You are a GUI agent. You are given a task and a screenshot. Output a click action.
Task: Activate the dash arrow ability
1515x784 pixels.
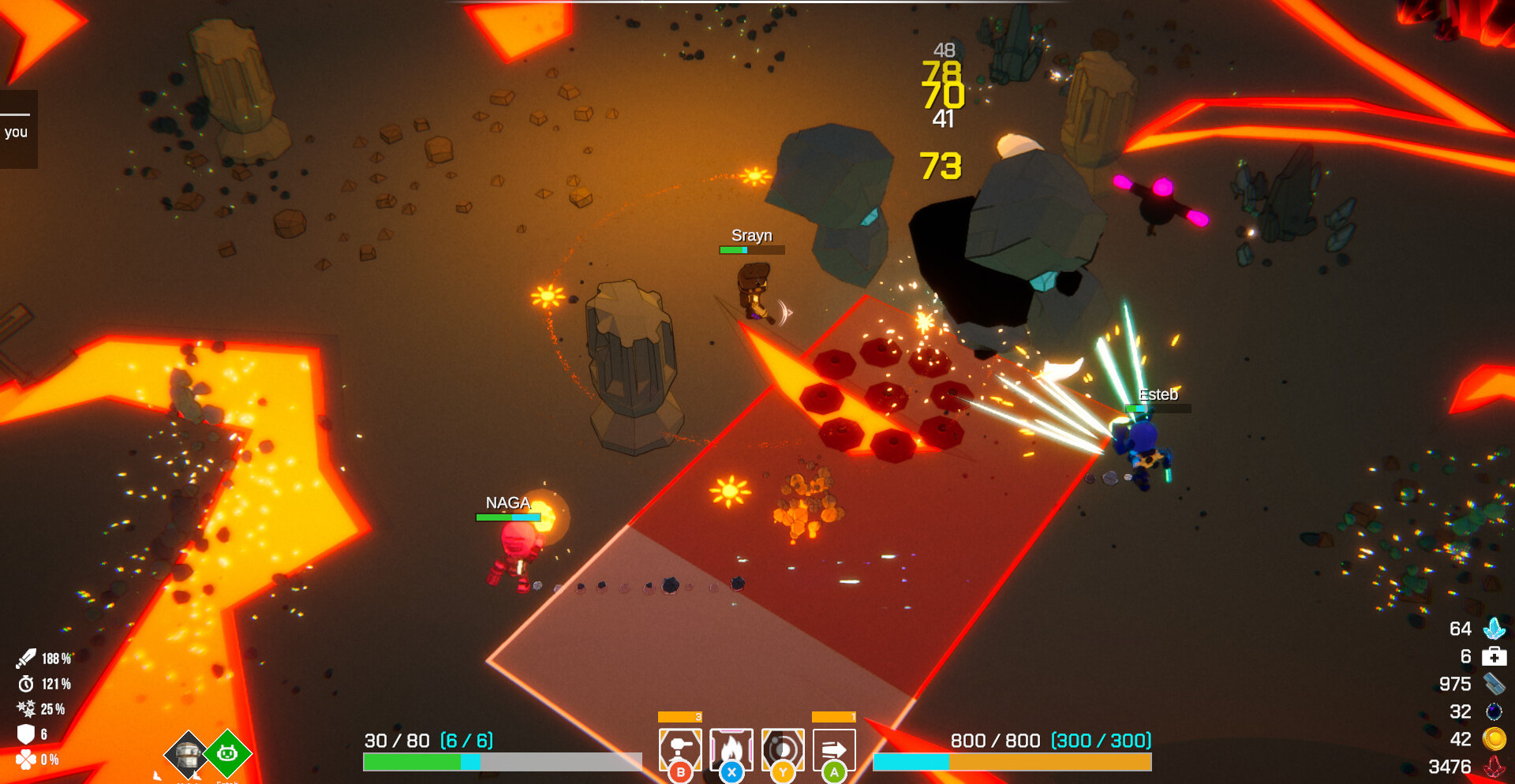(834, 749)
